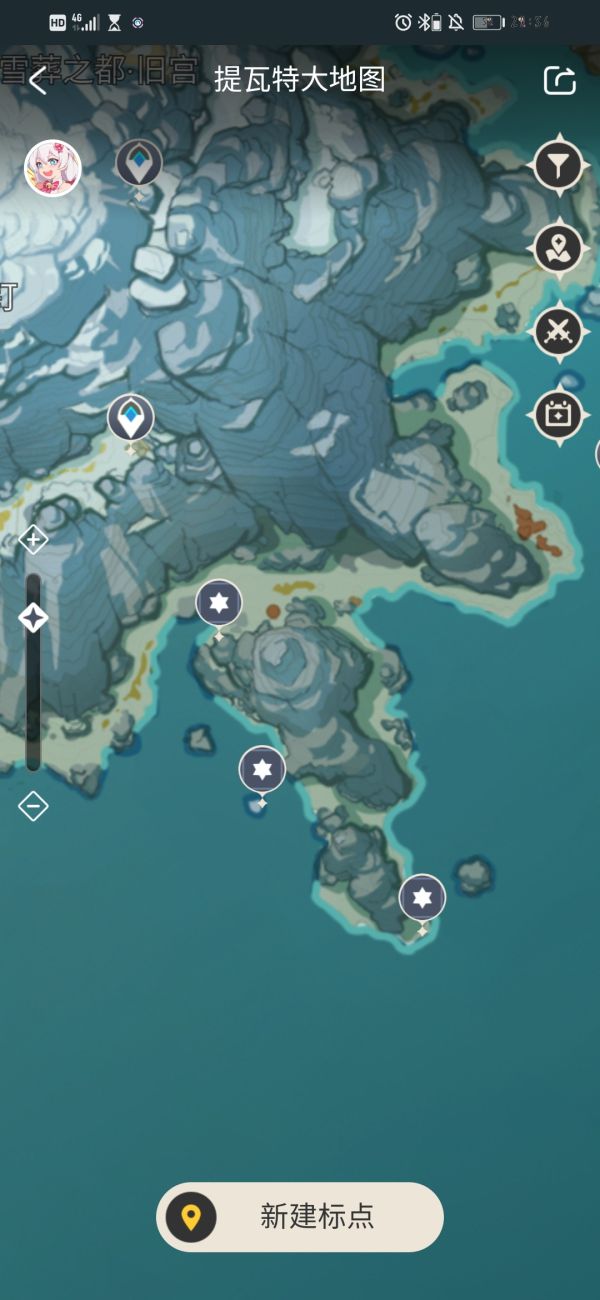Open the map pin location button
Viewport: 600px width, 1300px height.
(x=558, y=248)
